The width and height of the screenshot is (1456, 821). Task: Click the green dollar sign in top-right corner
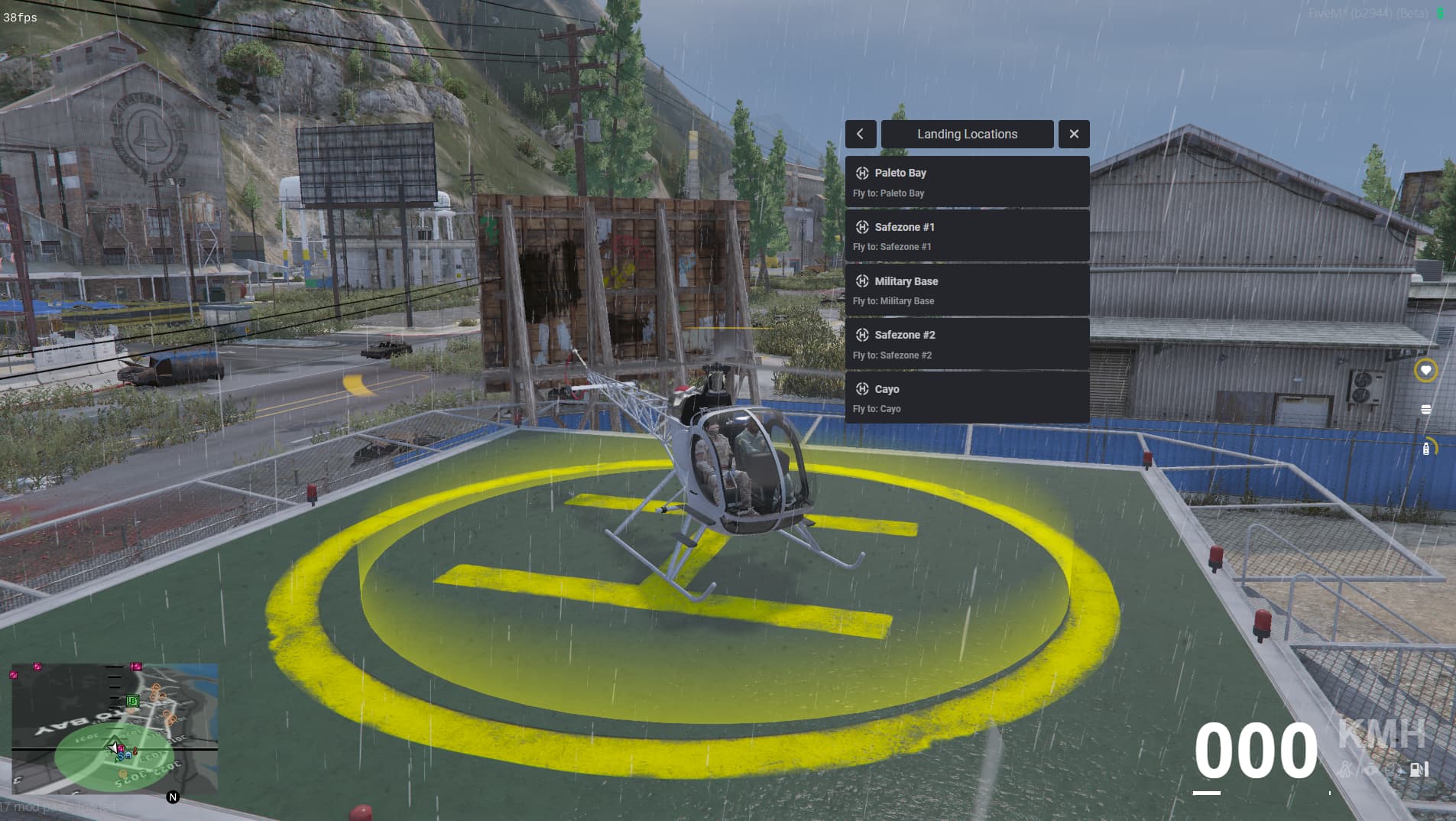coord(1439,13)
